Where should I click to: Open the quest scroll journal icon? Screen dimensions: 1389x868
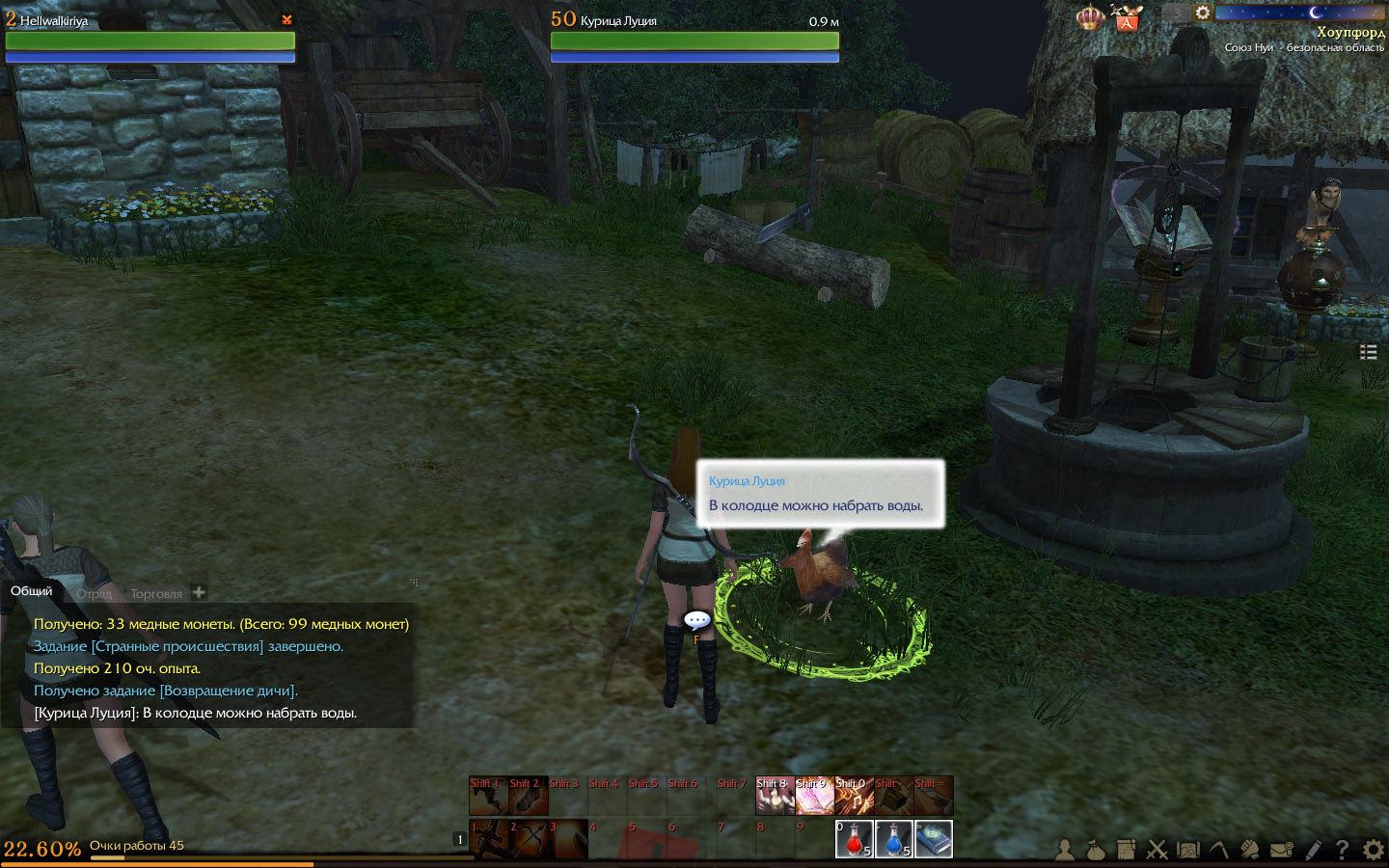coord(1126,850)
